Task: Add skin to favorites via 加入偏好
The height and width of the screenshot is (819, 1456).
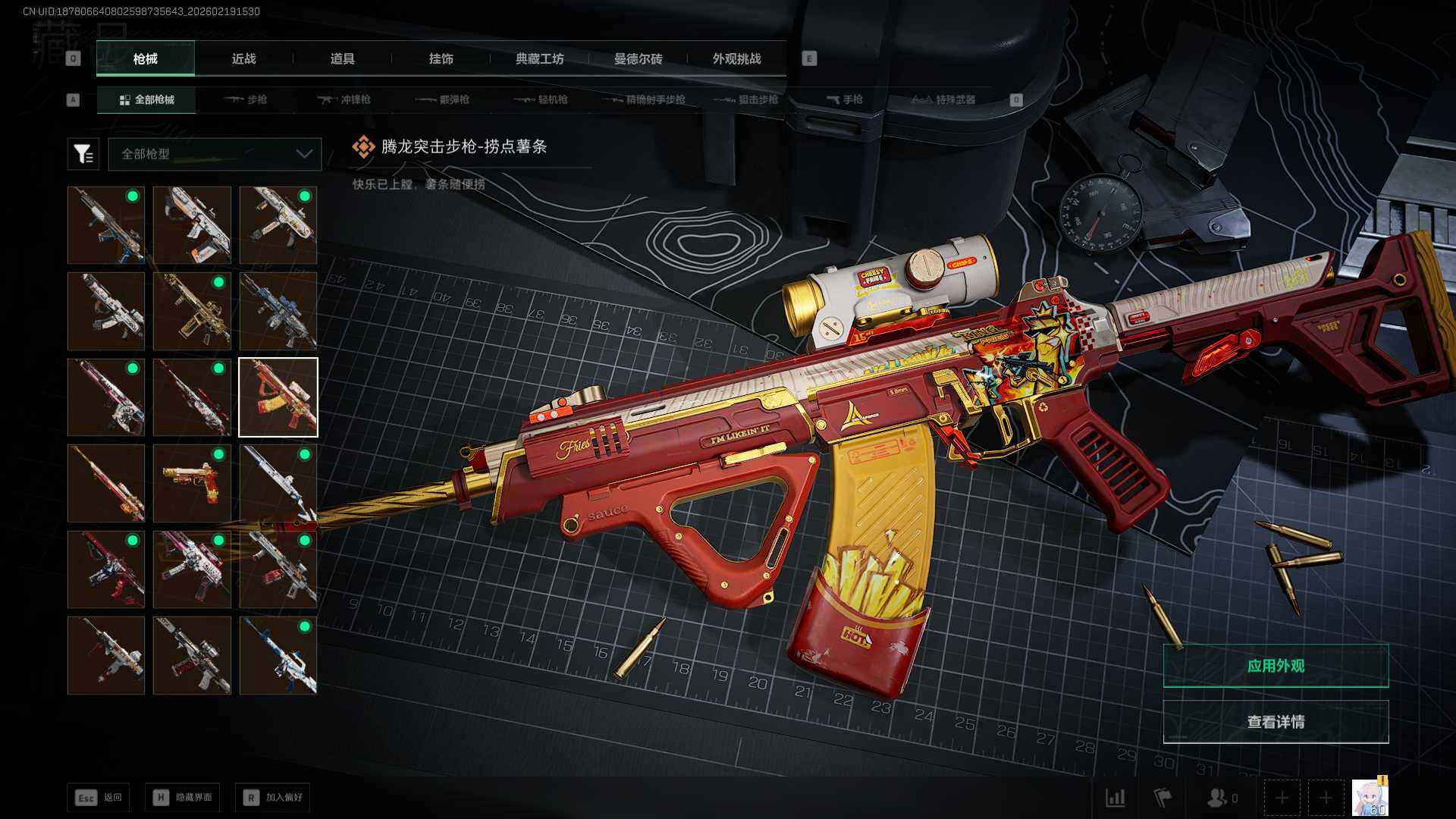Action: pyautogui.click(x=273, y=797)
